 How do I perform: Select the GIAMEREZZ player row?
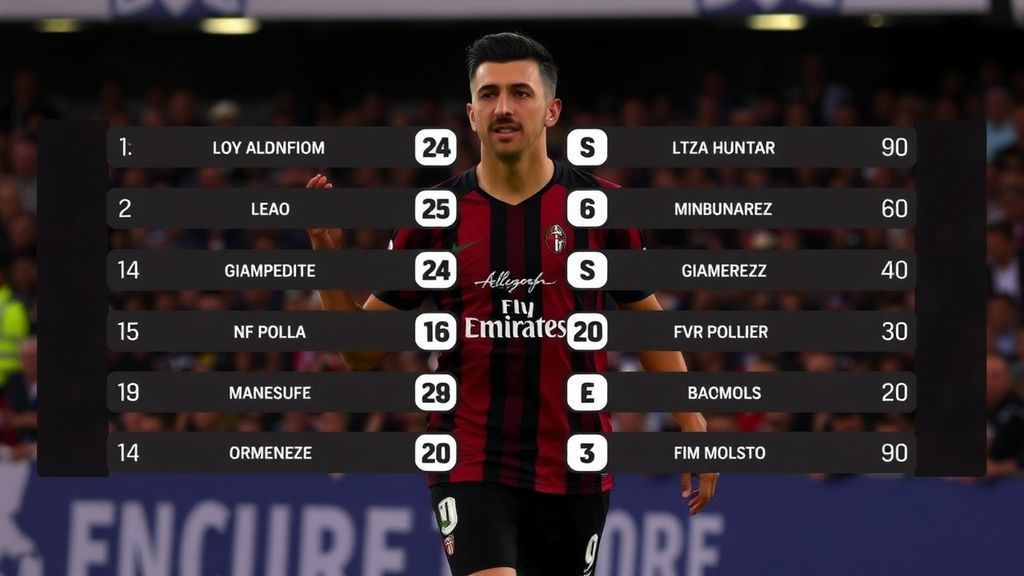pos(723,270)
